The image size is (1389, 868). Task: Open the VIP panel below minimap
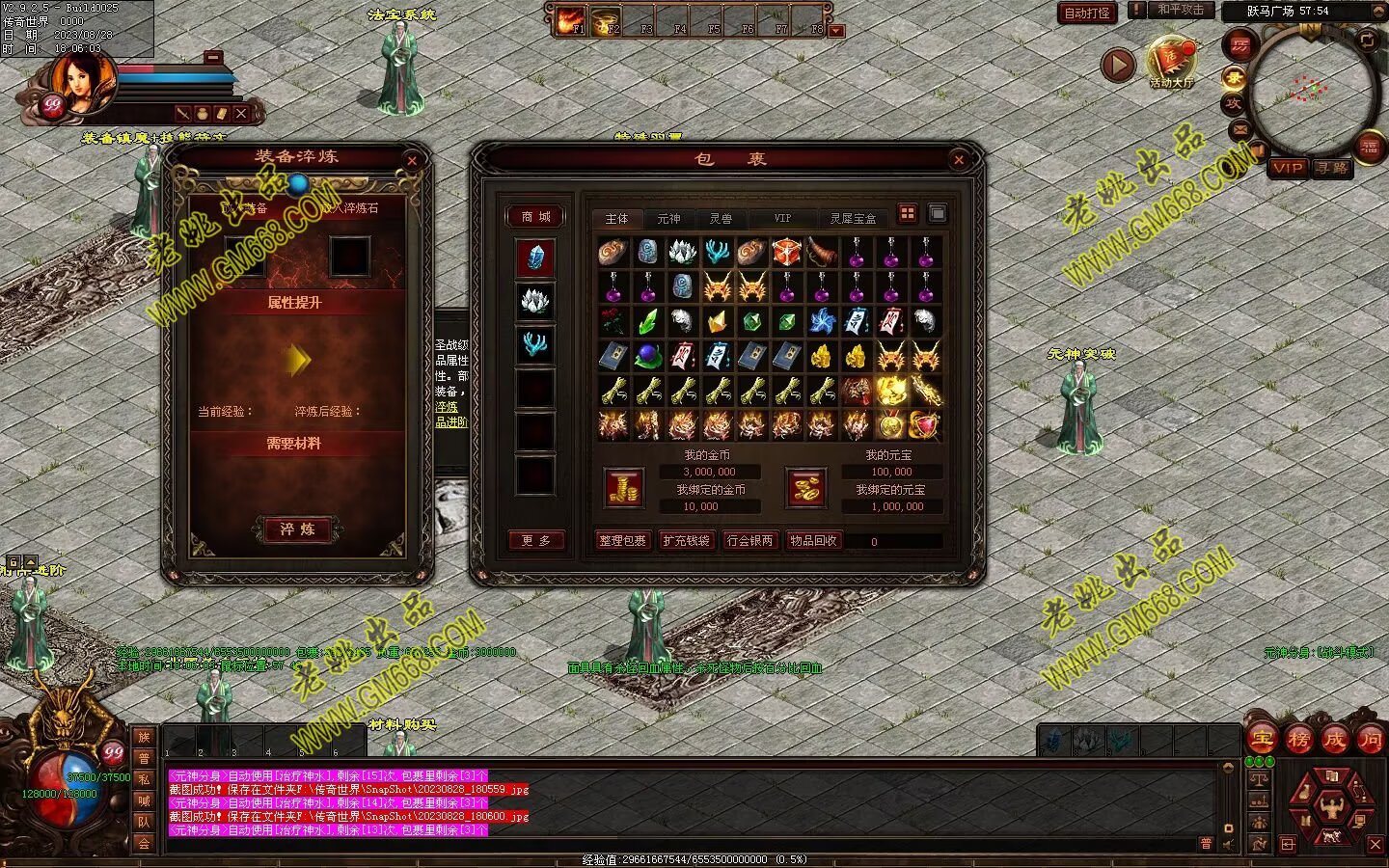(x=1288, y=168)
